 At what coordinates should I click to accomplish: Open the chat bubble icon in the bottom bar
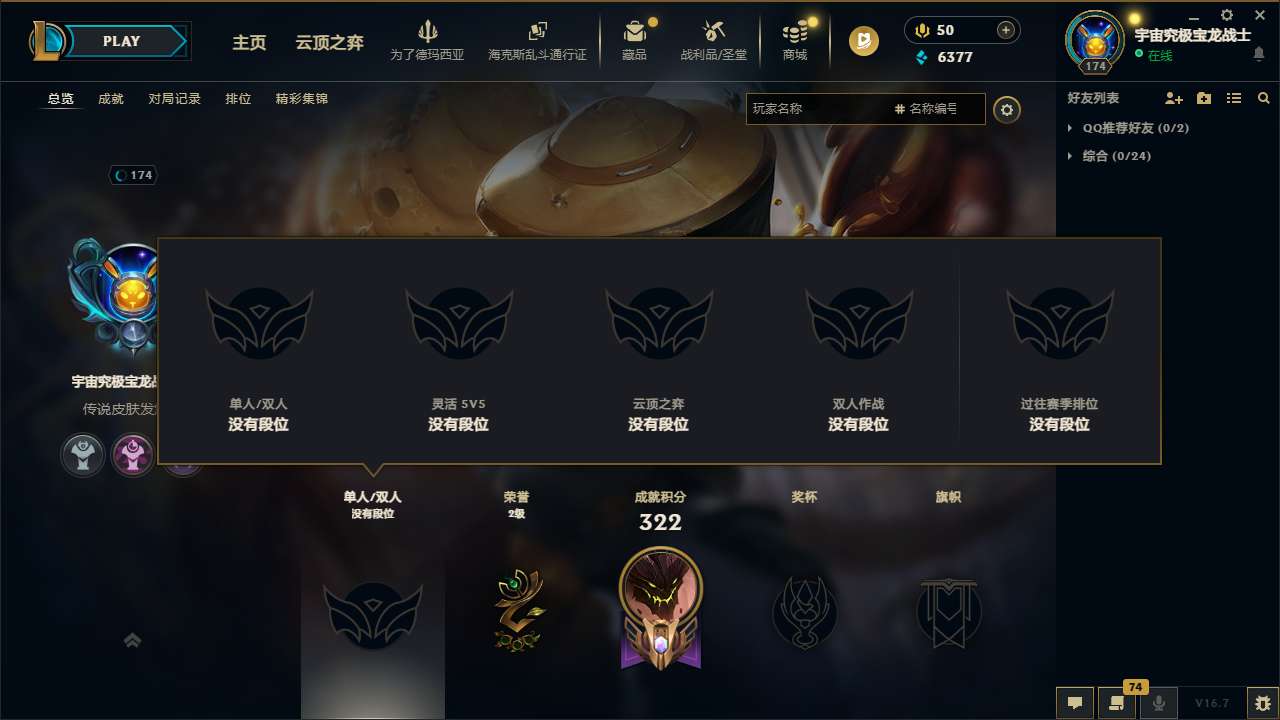pos(1074,703)
